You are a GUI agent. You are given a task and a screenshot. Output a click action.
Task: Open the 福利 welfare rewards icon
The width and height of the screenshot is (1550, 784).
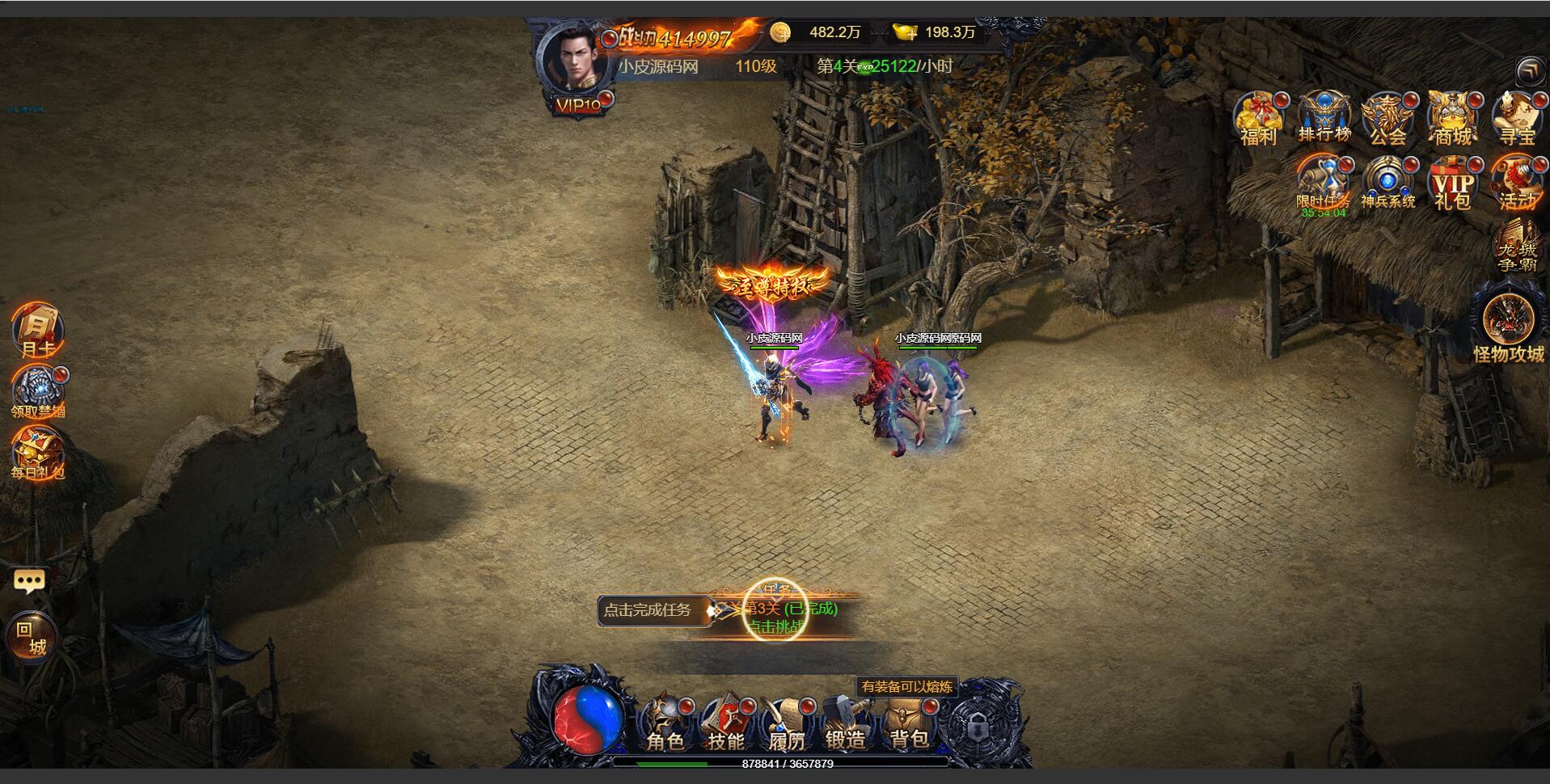(x=1258, y=119)
